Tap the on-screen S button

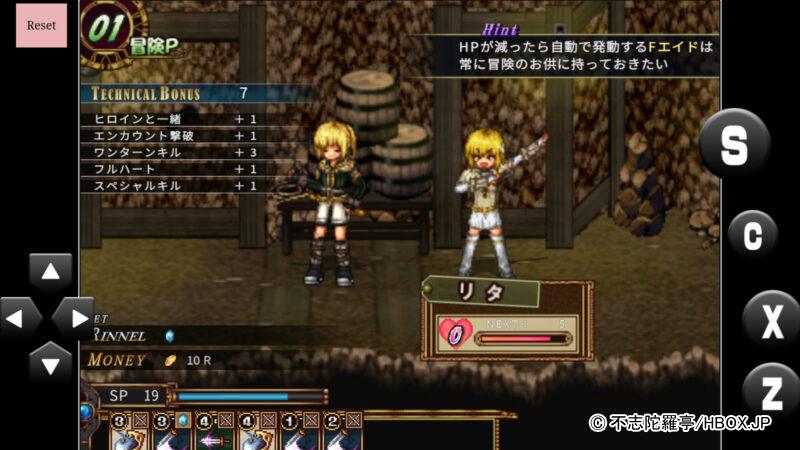pos(734,144)
